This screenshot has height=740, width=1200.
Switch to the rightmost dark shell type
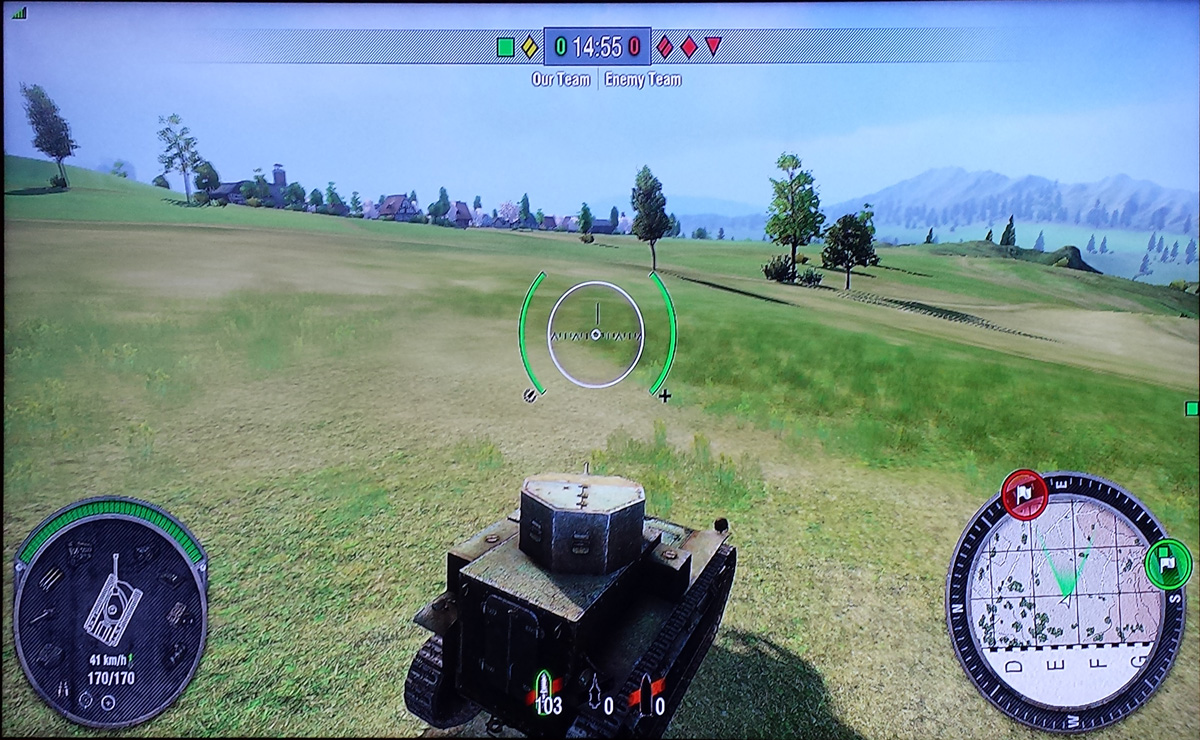[x=646, y=689]
